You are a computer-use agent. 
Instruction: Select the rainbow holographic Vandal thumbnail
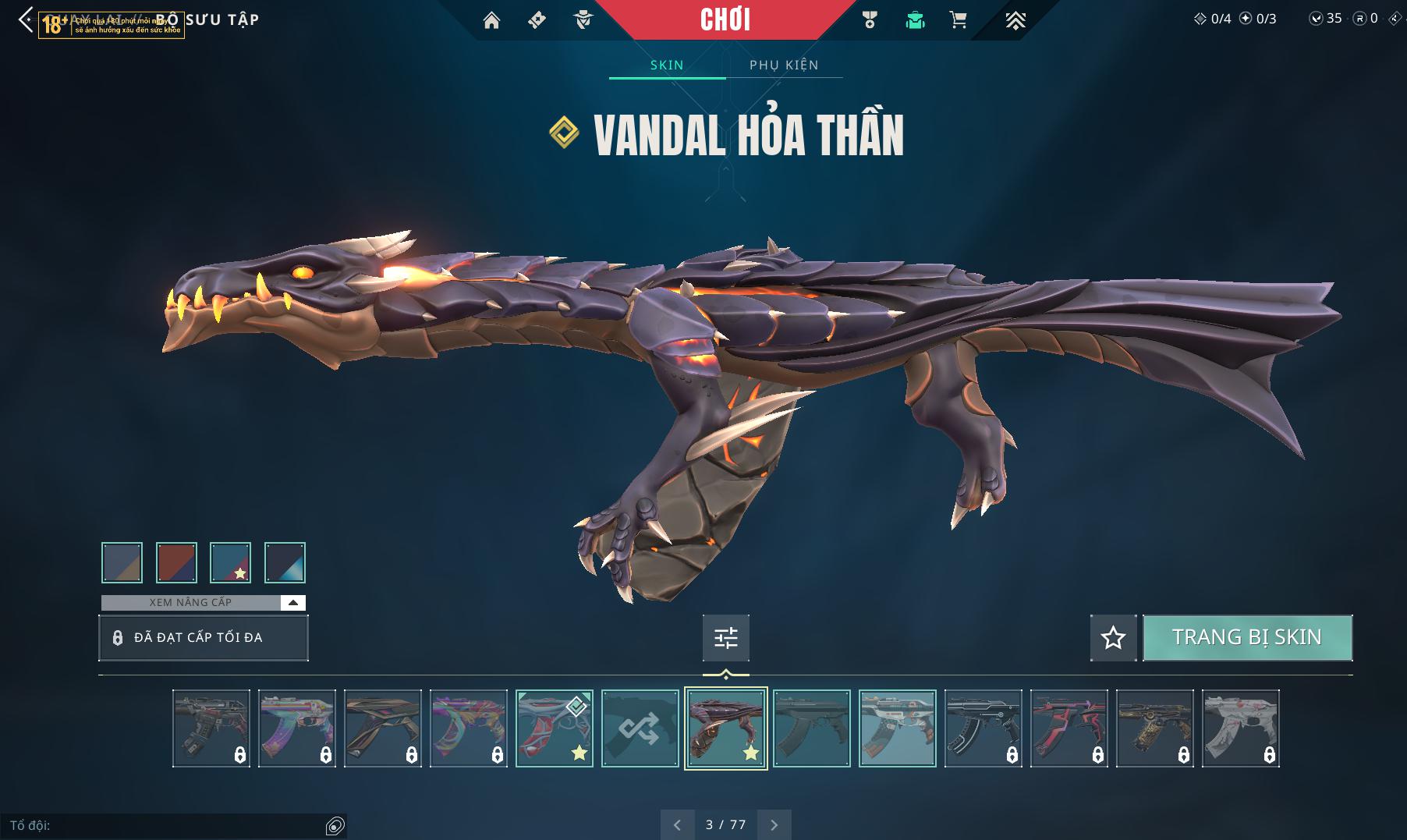[x=297, y=728]
